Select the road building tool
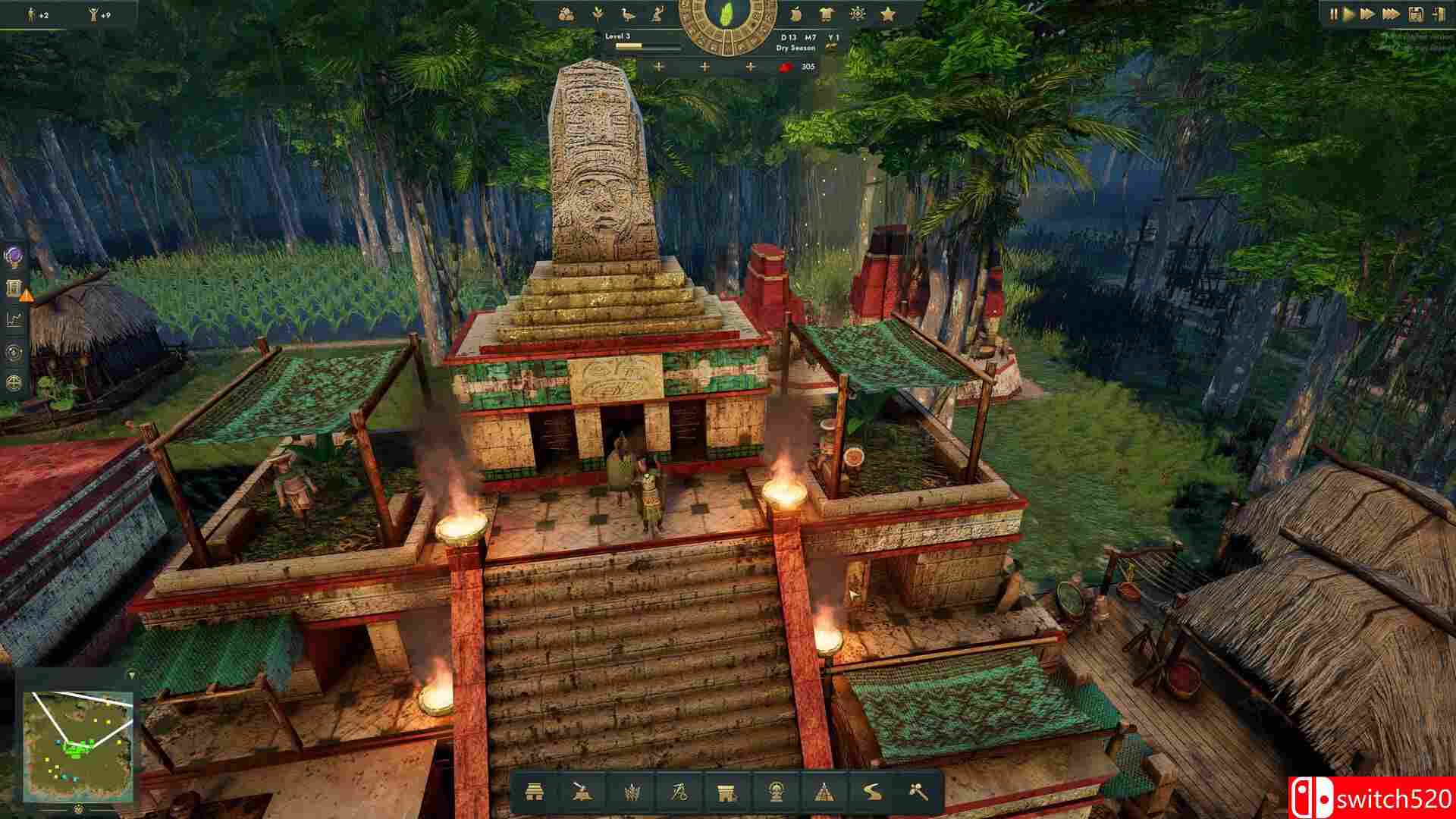1456x819 pixels. pyautogui.click(x=873, y=792)
